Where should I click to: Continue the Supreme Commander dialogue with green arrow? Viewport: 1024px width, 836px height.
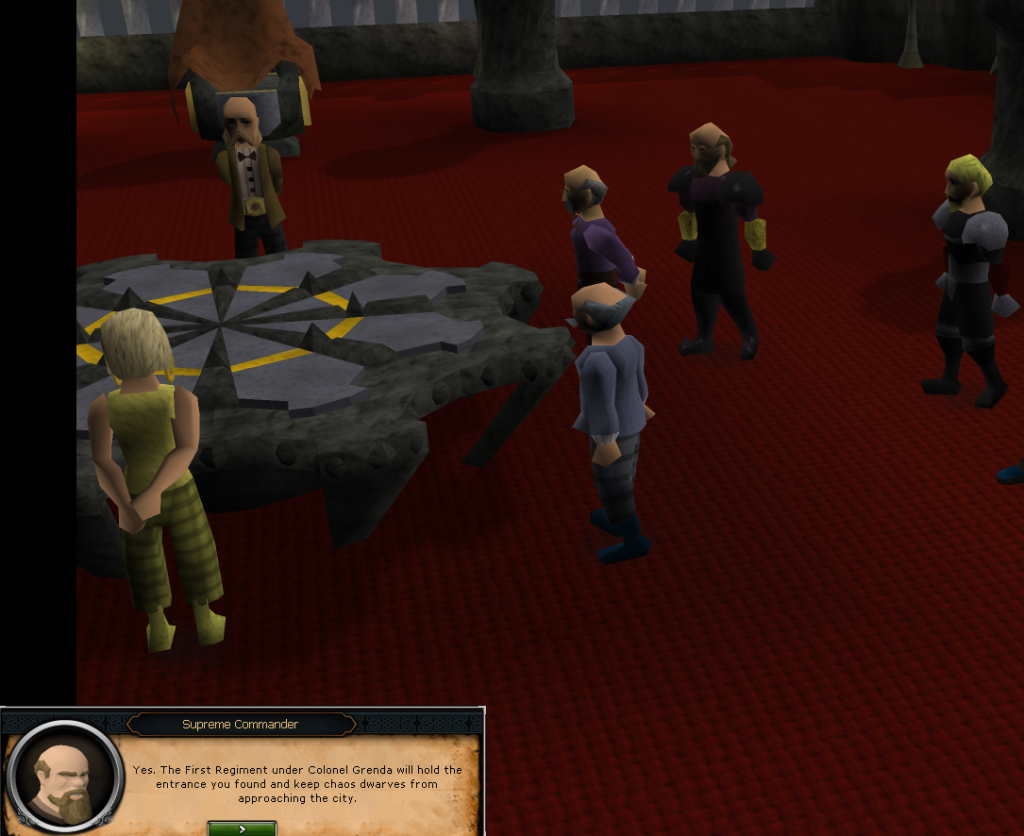coord(241,828)
